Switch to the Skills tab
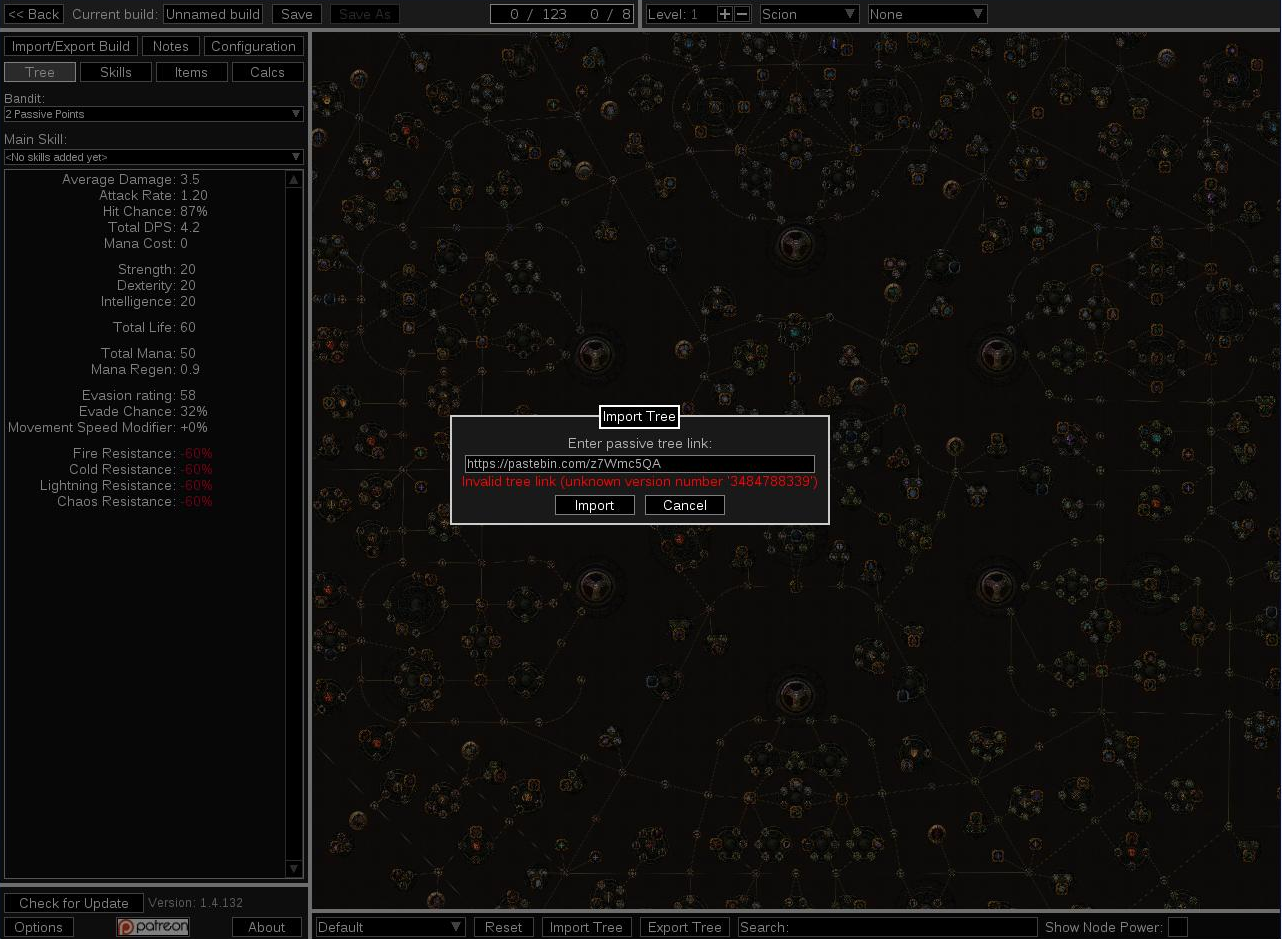The image size is (1282, 939). (115, 71)
